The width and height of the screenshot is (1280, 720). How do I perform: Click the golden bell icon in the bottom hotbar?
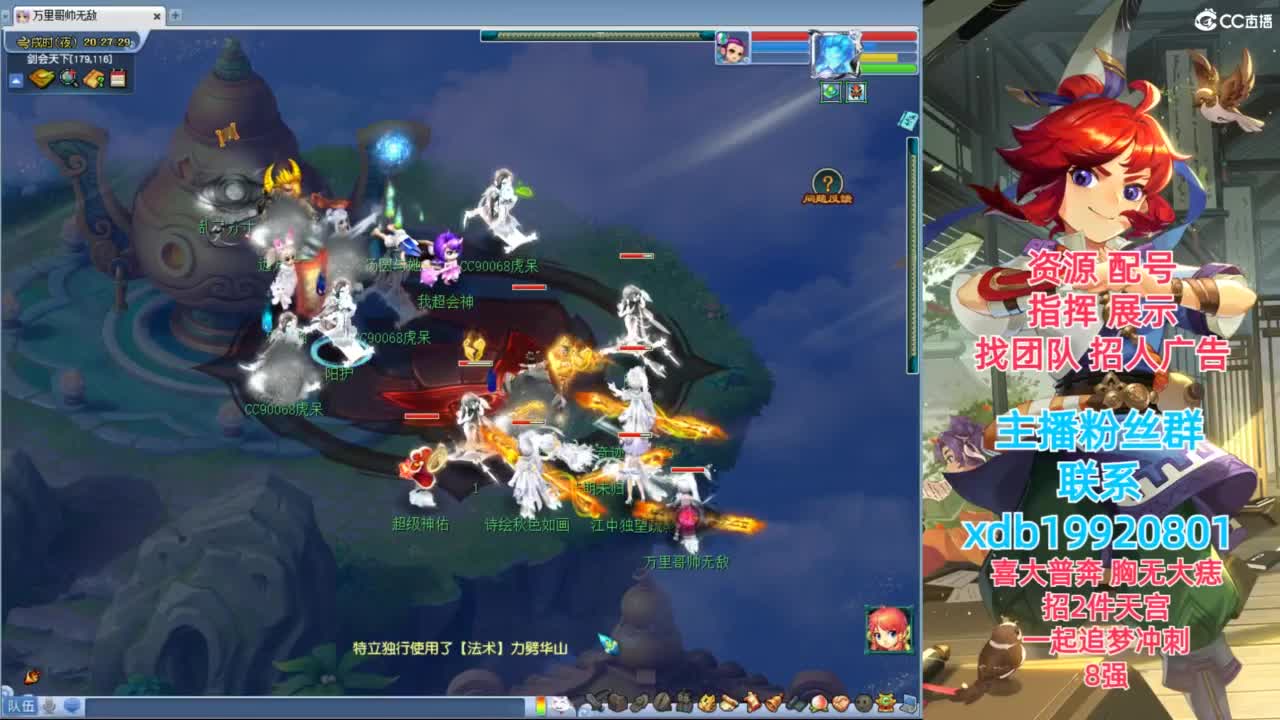coord(774,703)
